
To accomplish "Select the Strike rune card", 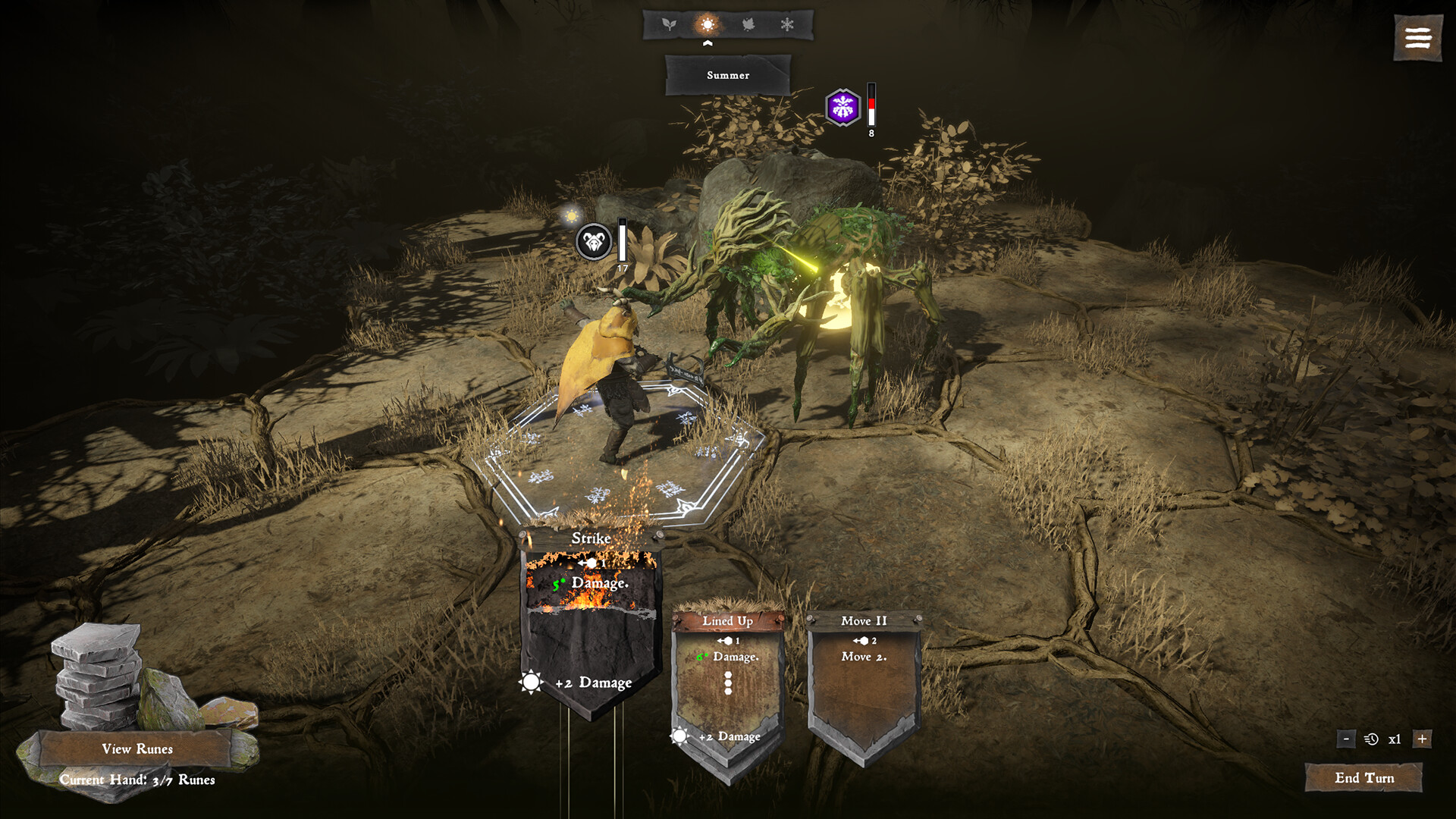I will pos(591,622).
